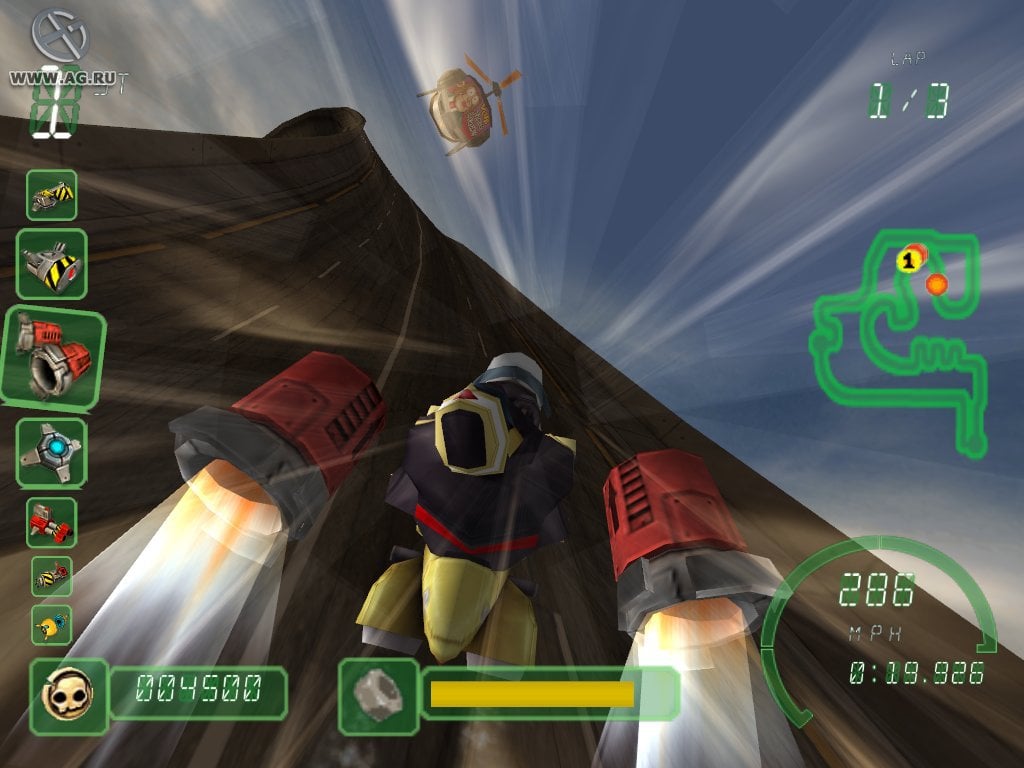Screen dimensions: 1024x768
Task: Click the hex nut icon by yellow bar
Action: coord(377,692)
